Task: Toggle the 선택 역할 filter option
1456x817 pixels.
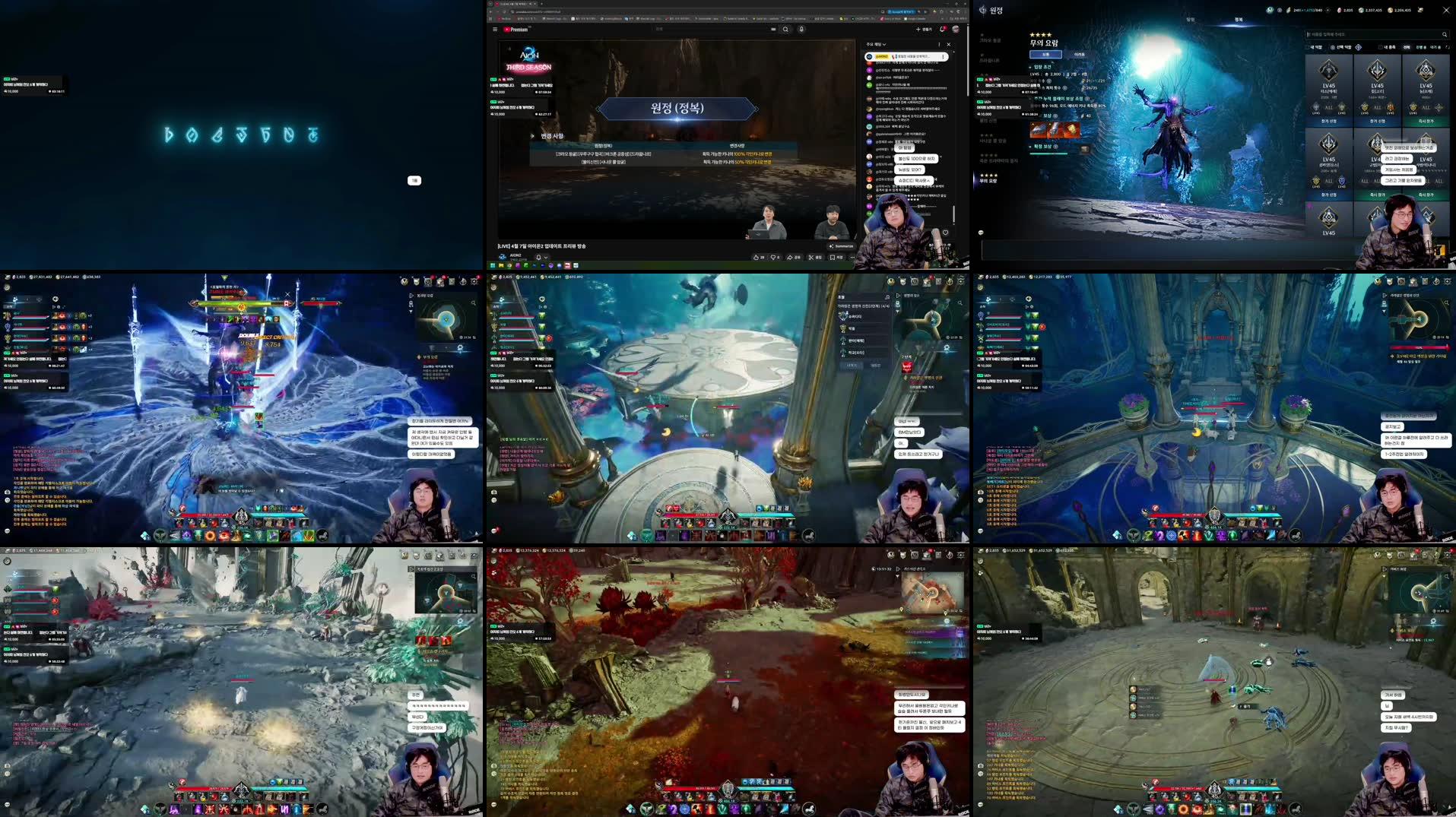Action: [x=1332, y=47]
